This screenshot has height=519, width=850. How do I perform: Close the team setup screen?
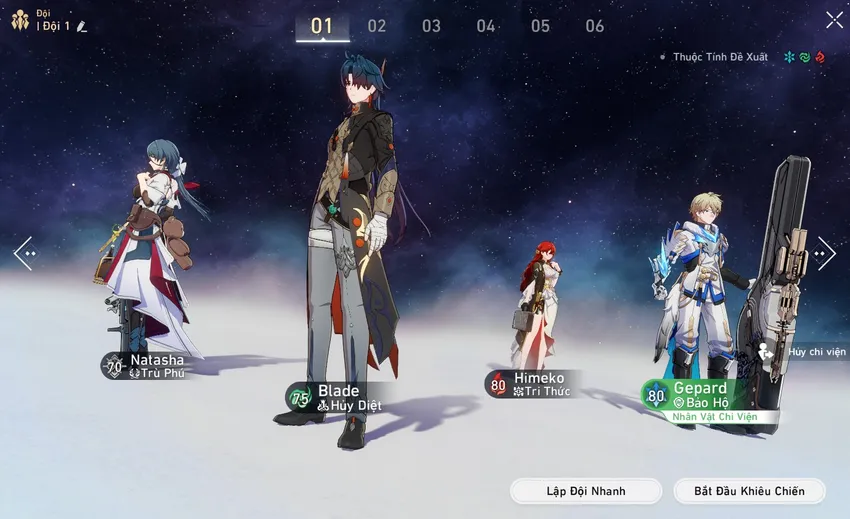click(834, 19)
